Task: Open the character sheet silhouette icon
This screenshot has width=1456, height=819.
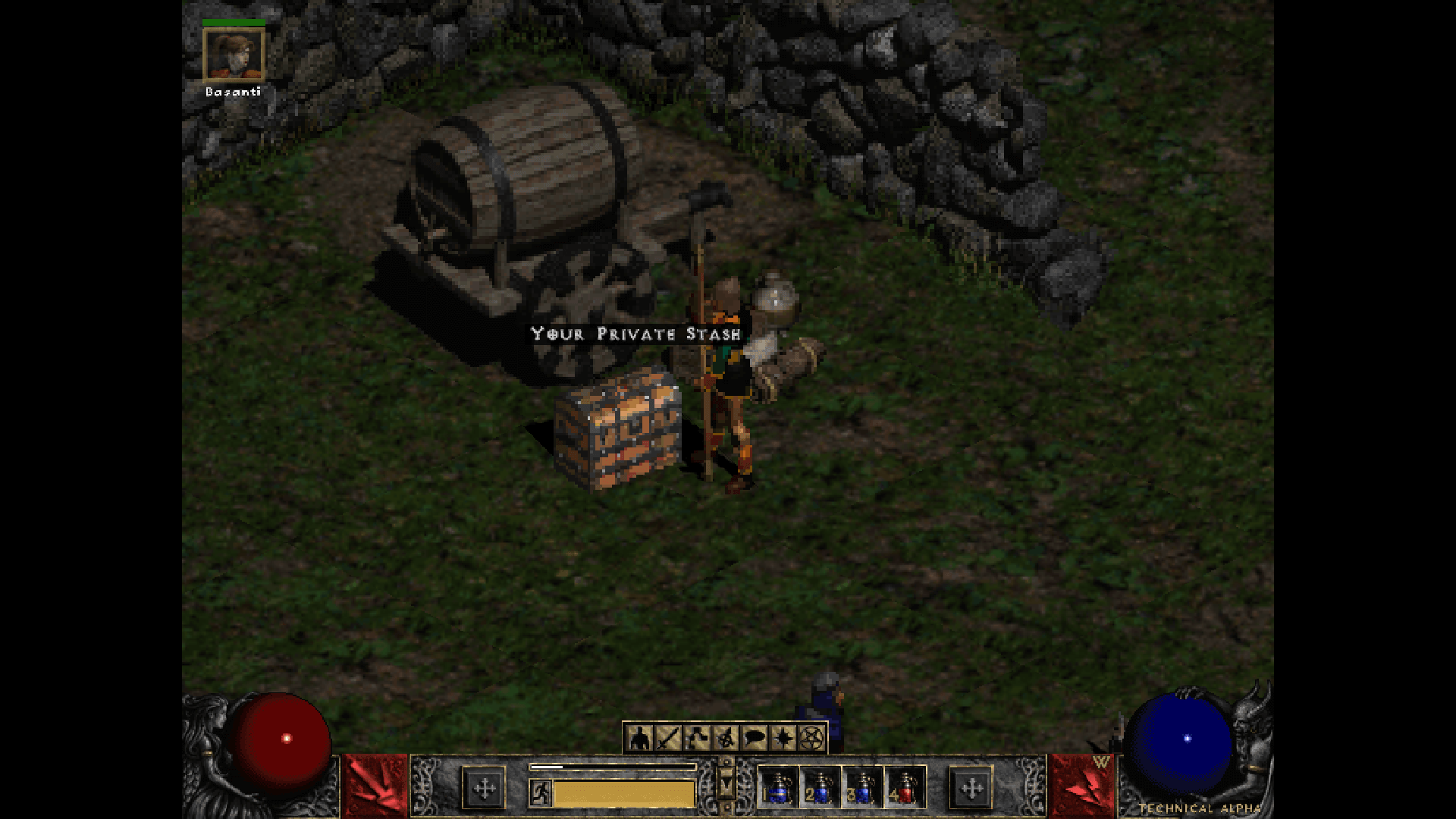Action: pyautogui.click(x=640, y=737)
